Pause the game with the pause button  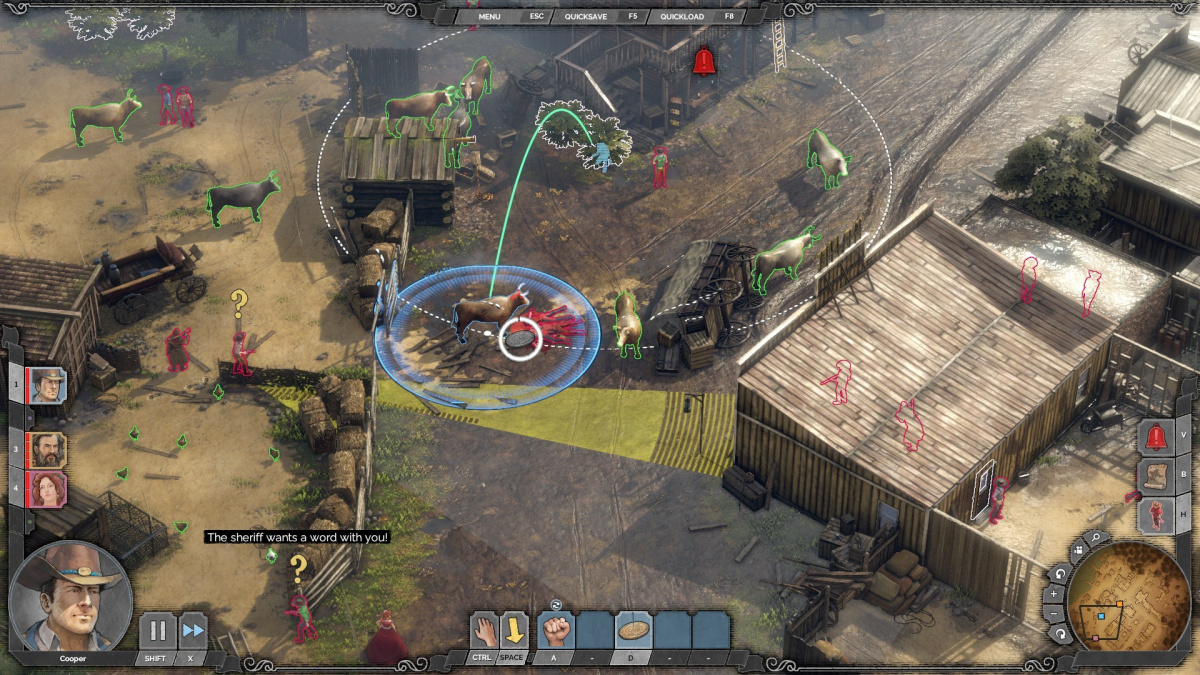pos(157,631)
